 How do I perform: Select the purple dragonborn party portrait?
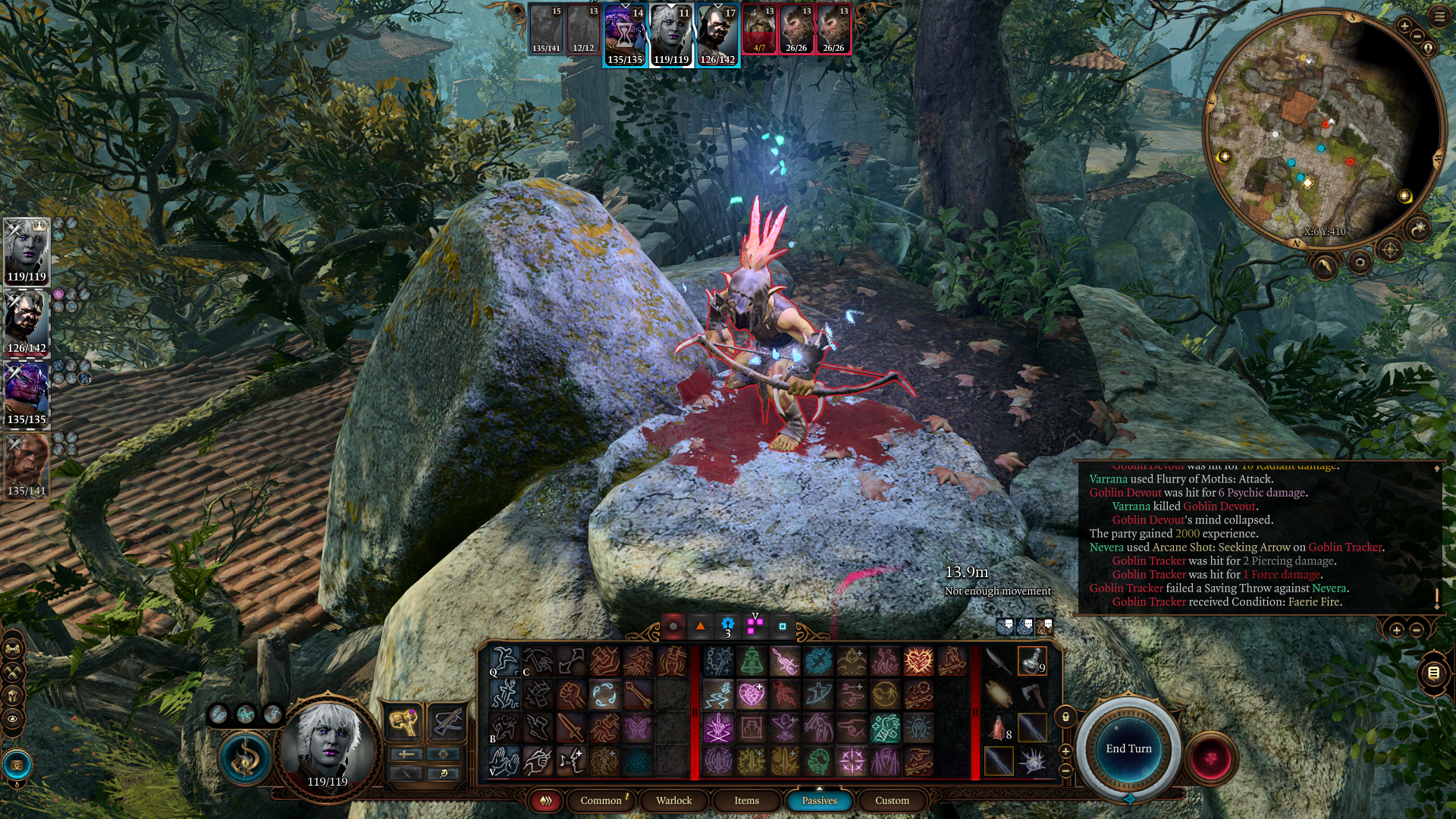pyautogui.click(x=27, y=396)
